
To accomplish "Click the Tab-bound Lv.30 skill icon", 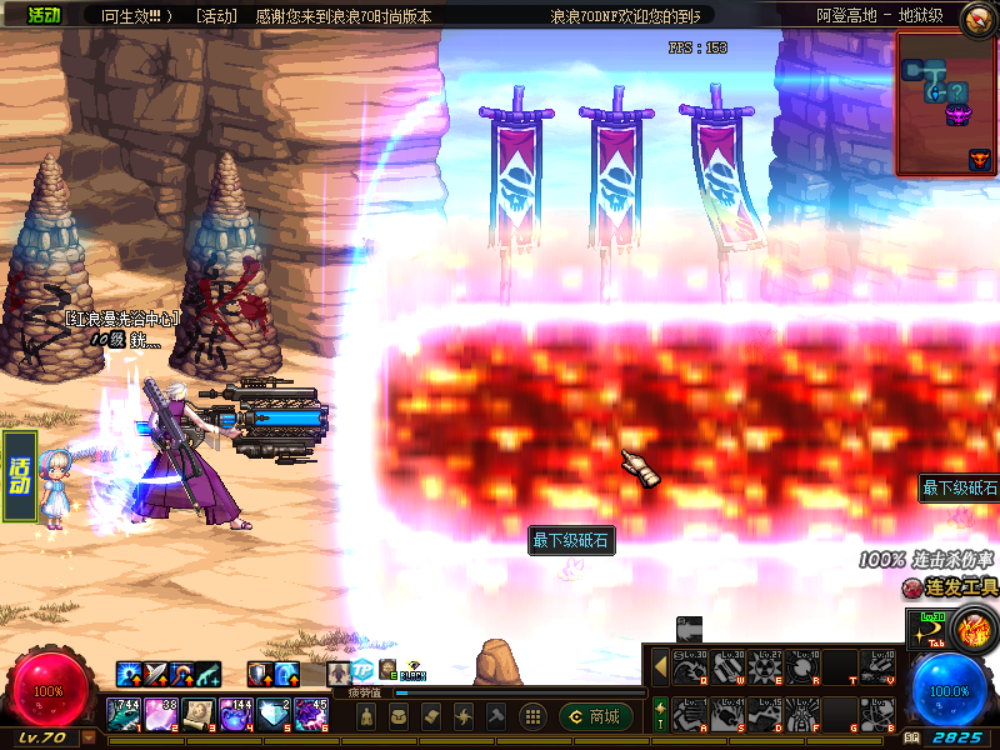I will coord(925,627).
